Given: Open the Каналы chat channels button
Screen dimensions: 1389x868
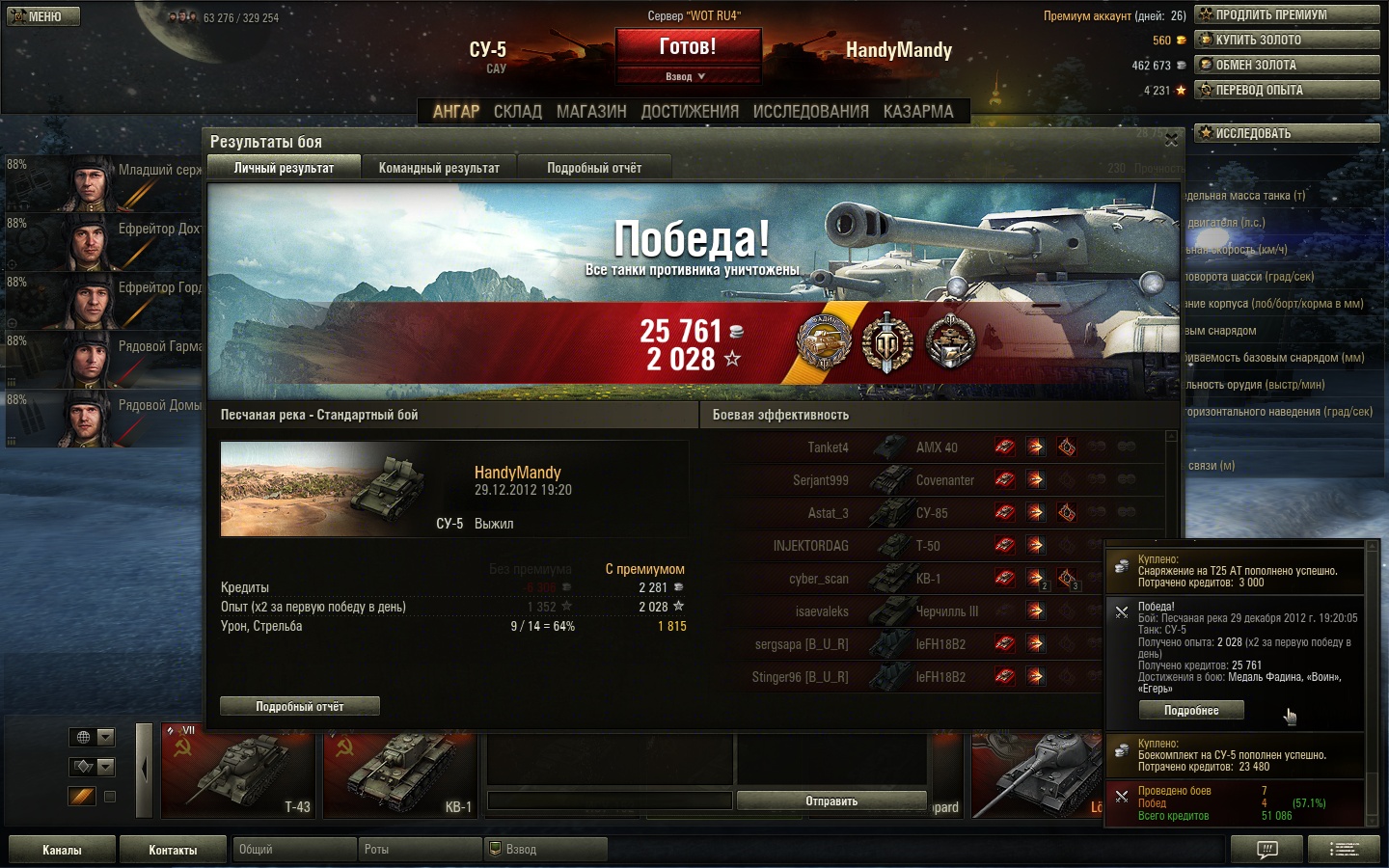Looking at the screenshot, I should 62,850.
